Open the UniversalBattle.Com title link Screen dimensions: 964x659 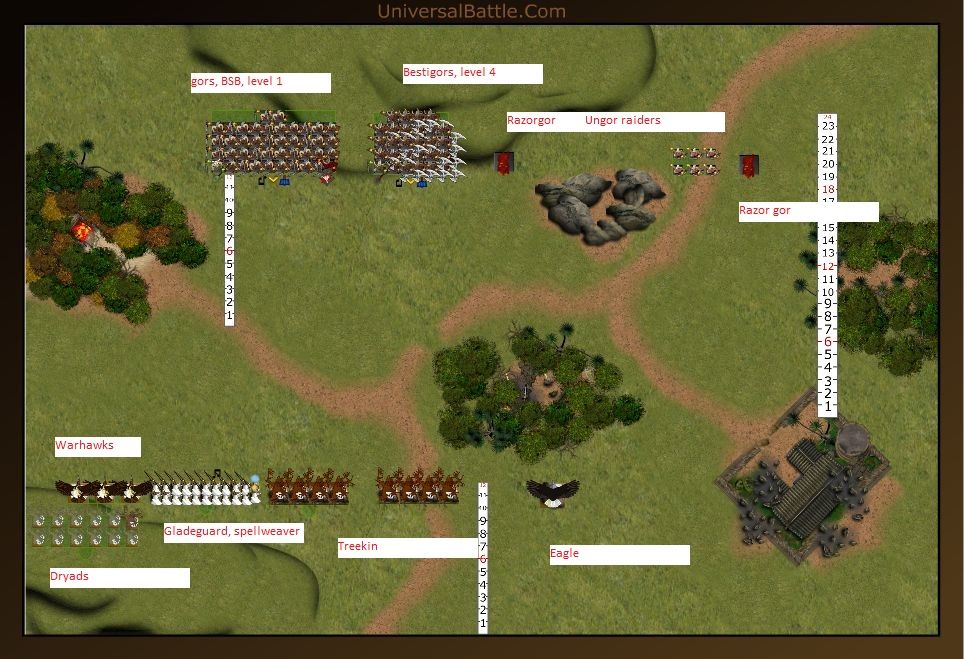[x=471, y=12]
